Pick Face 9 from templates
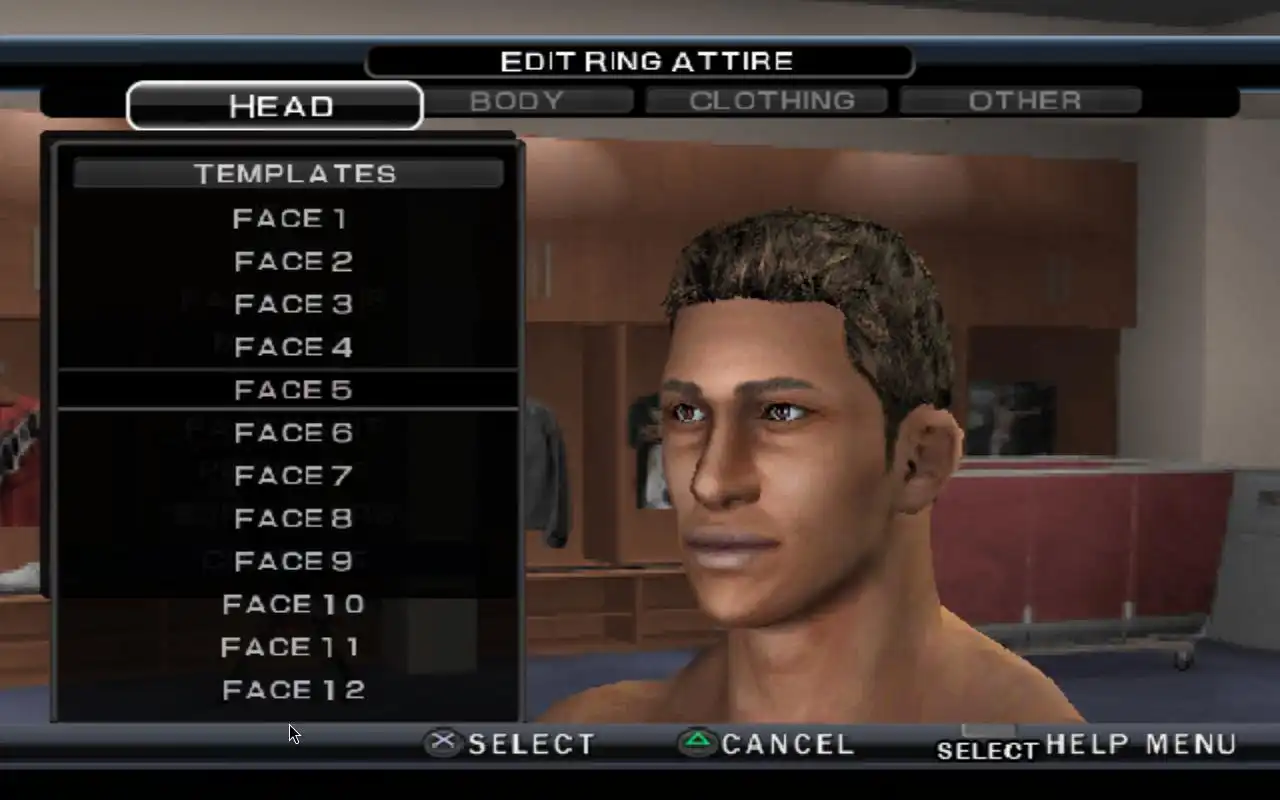The width and height of the screenshot is (1280, 800). (x=293, y=562)
